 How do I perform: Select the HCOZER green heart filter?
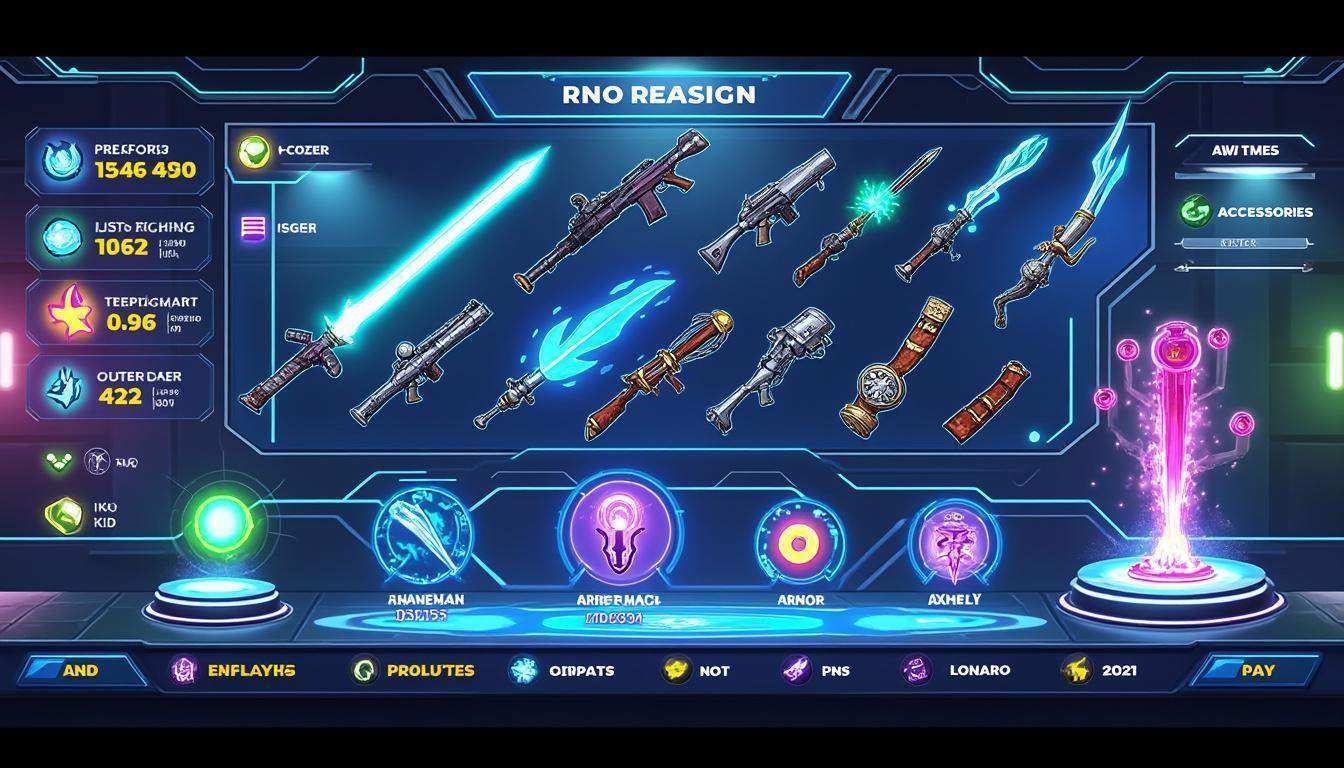click(256, 151)
